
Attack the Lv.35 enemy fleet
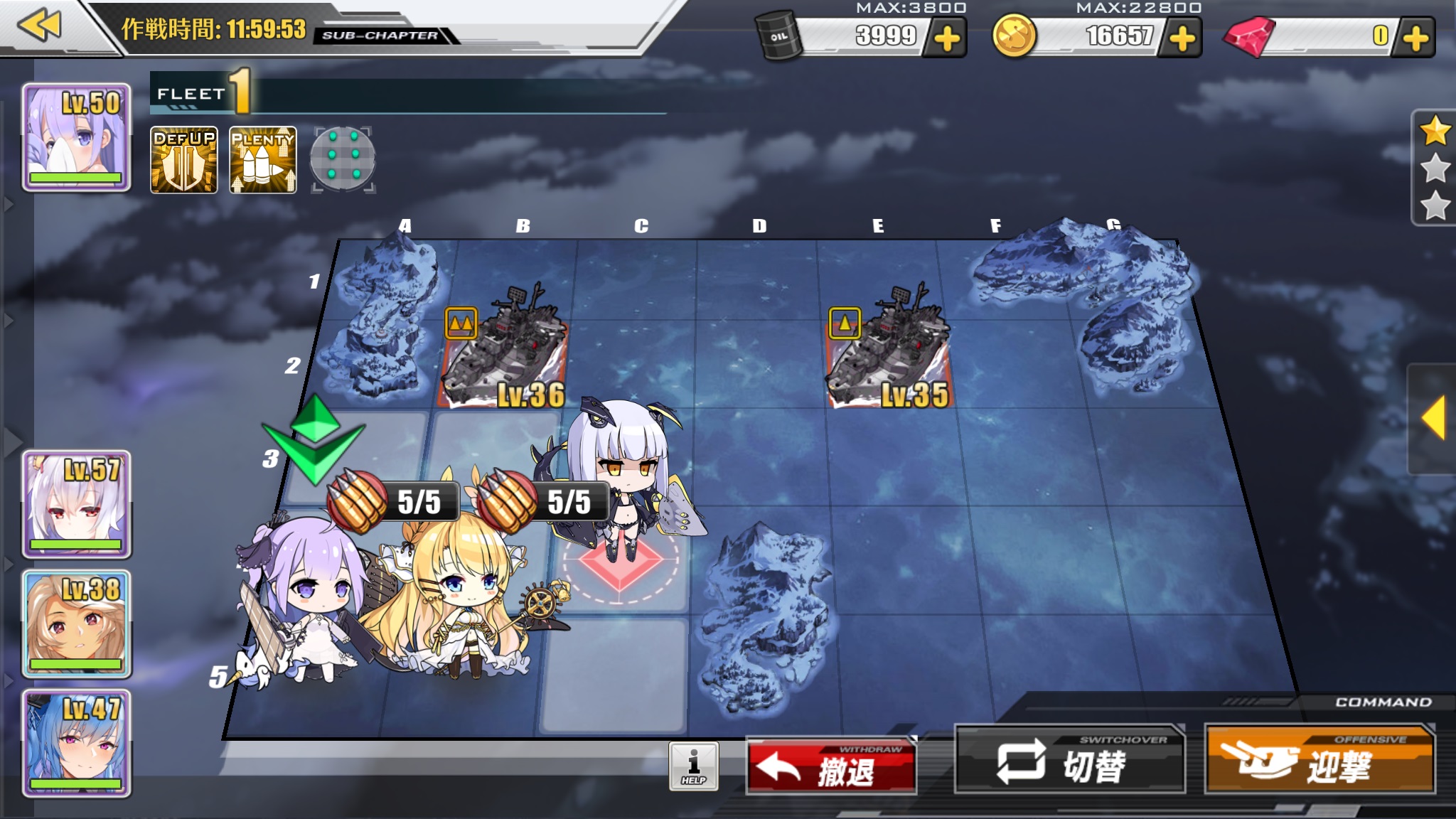coord(889,355)
